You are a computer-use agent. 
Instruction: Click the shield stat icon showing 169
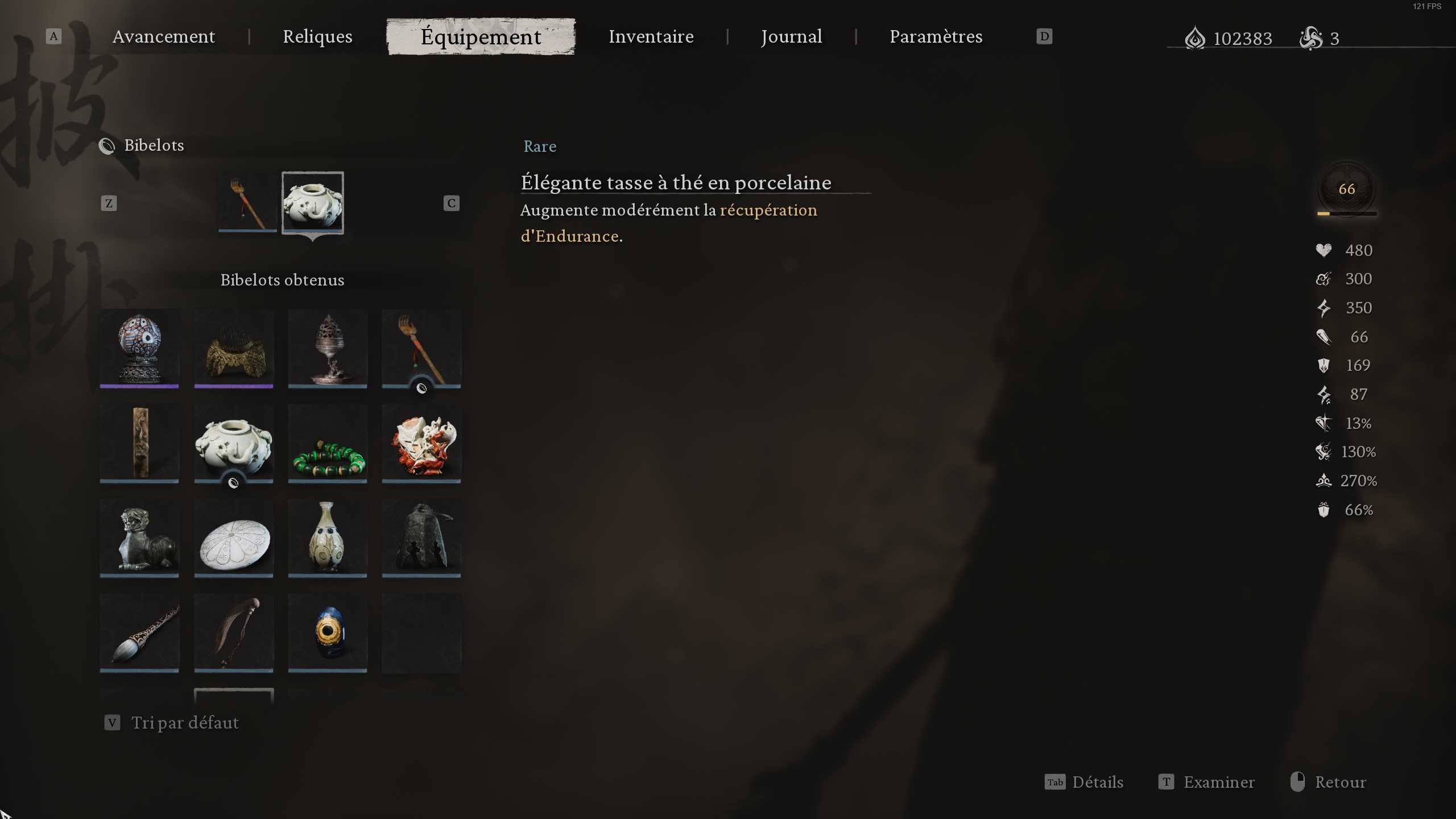pos(1323,365)
